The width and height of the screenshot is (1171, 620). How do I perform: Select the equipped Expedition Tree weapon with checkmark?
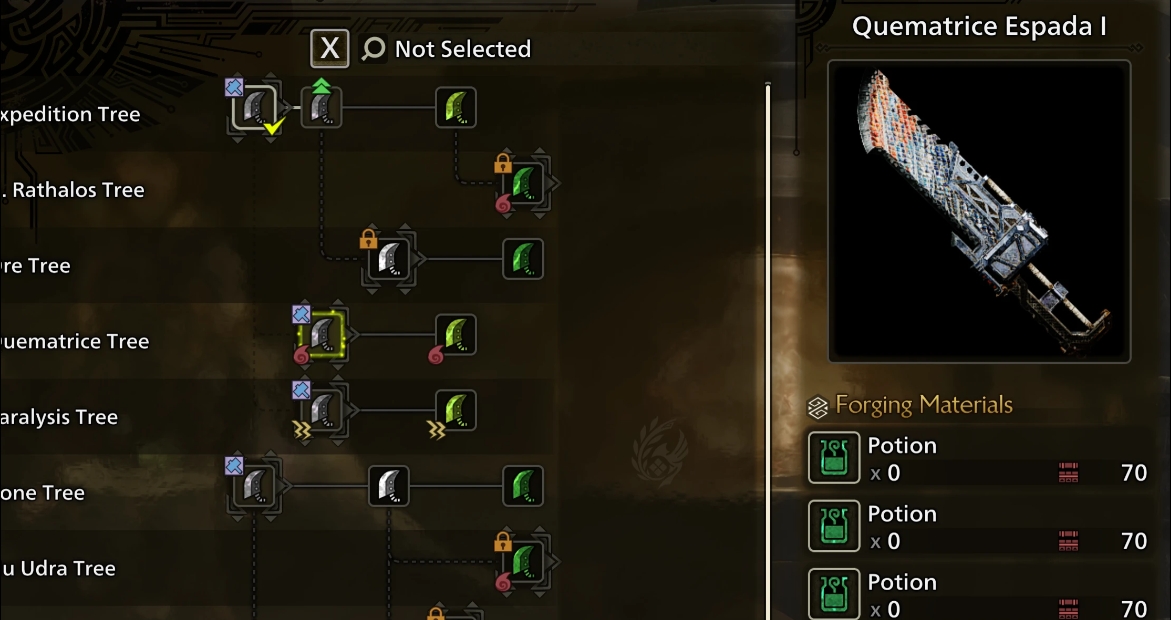coord(254,108)
